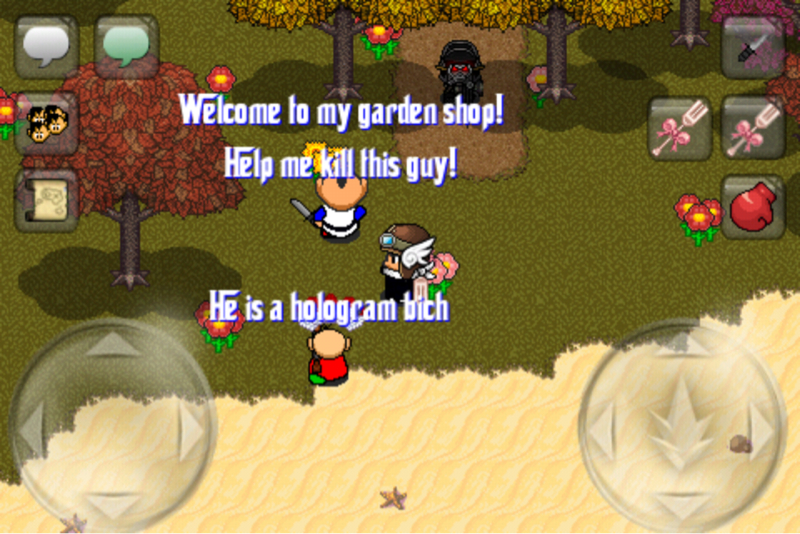This screenshot has height=534, width=800.
Task: Show the player list faces icon
Action: click(46, 122)
